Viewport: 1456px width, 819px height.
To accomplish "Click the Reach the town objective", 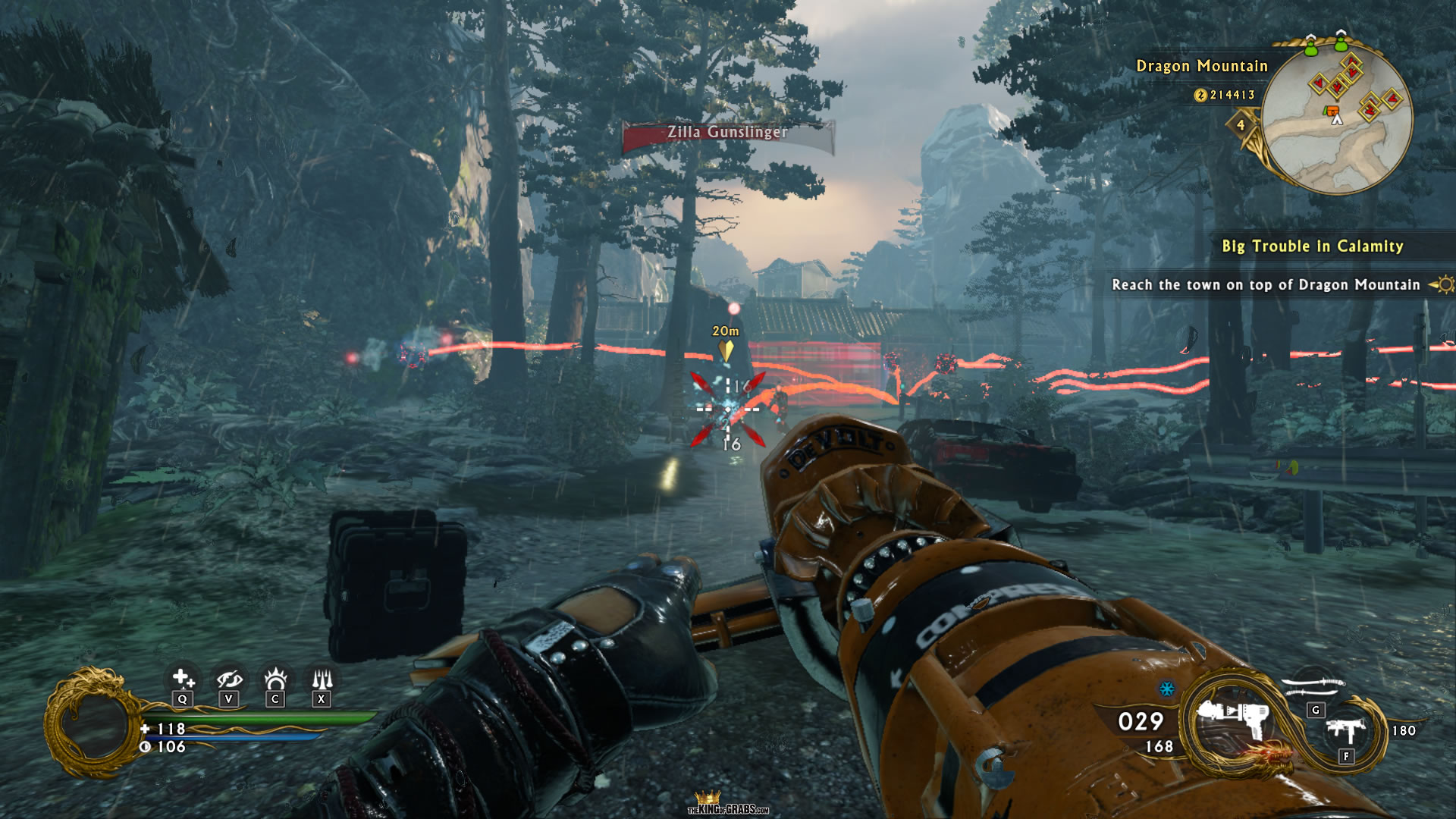I will click(1265, 285).
